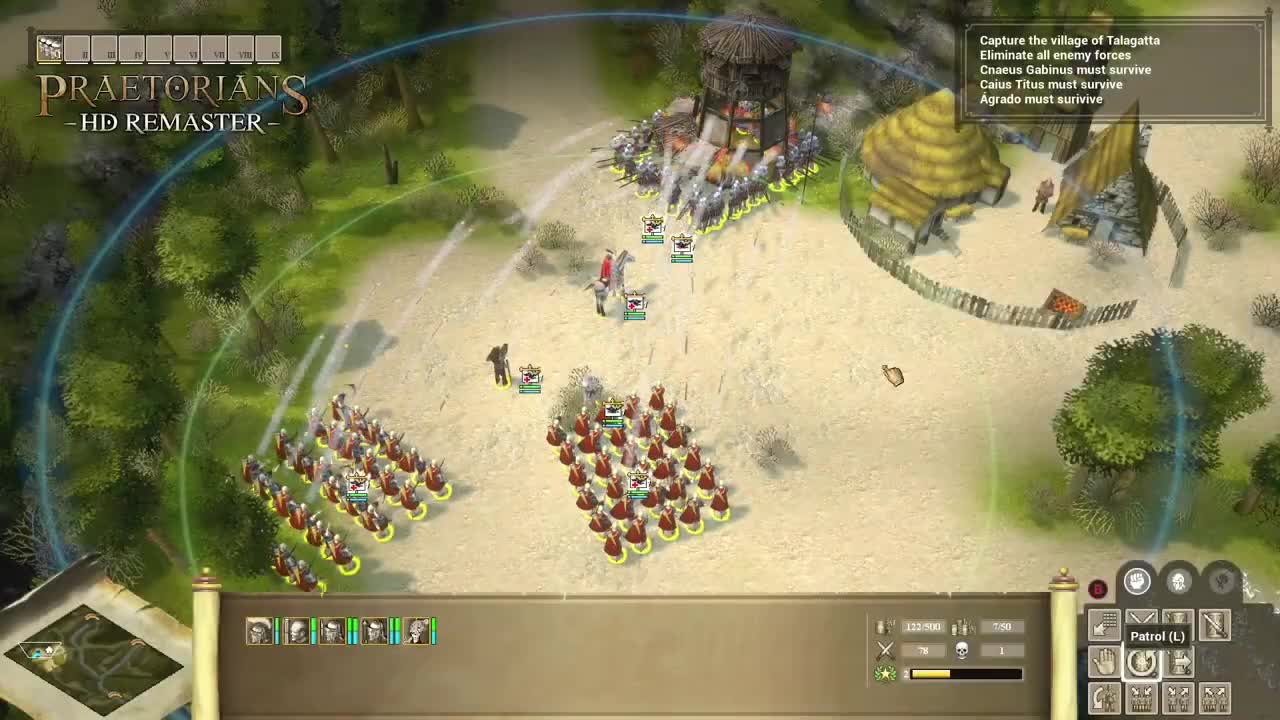Select the first control group slot
Image resolution: width=1280 pixels, height=720 pixels.
pyautogui.click(x=49, y=48)
